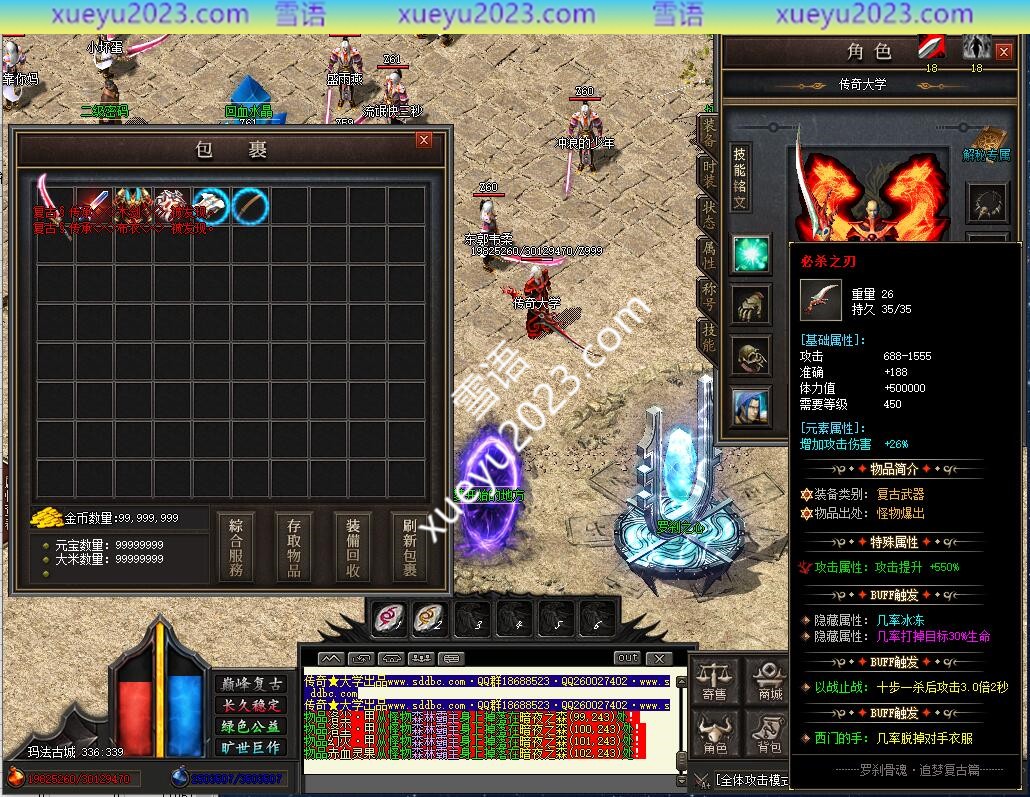Screen dimensions: 1030x797
Task: Click the 巅峰复古 label button
Action: pyautogui.click(x=251, y=684)
